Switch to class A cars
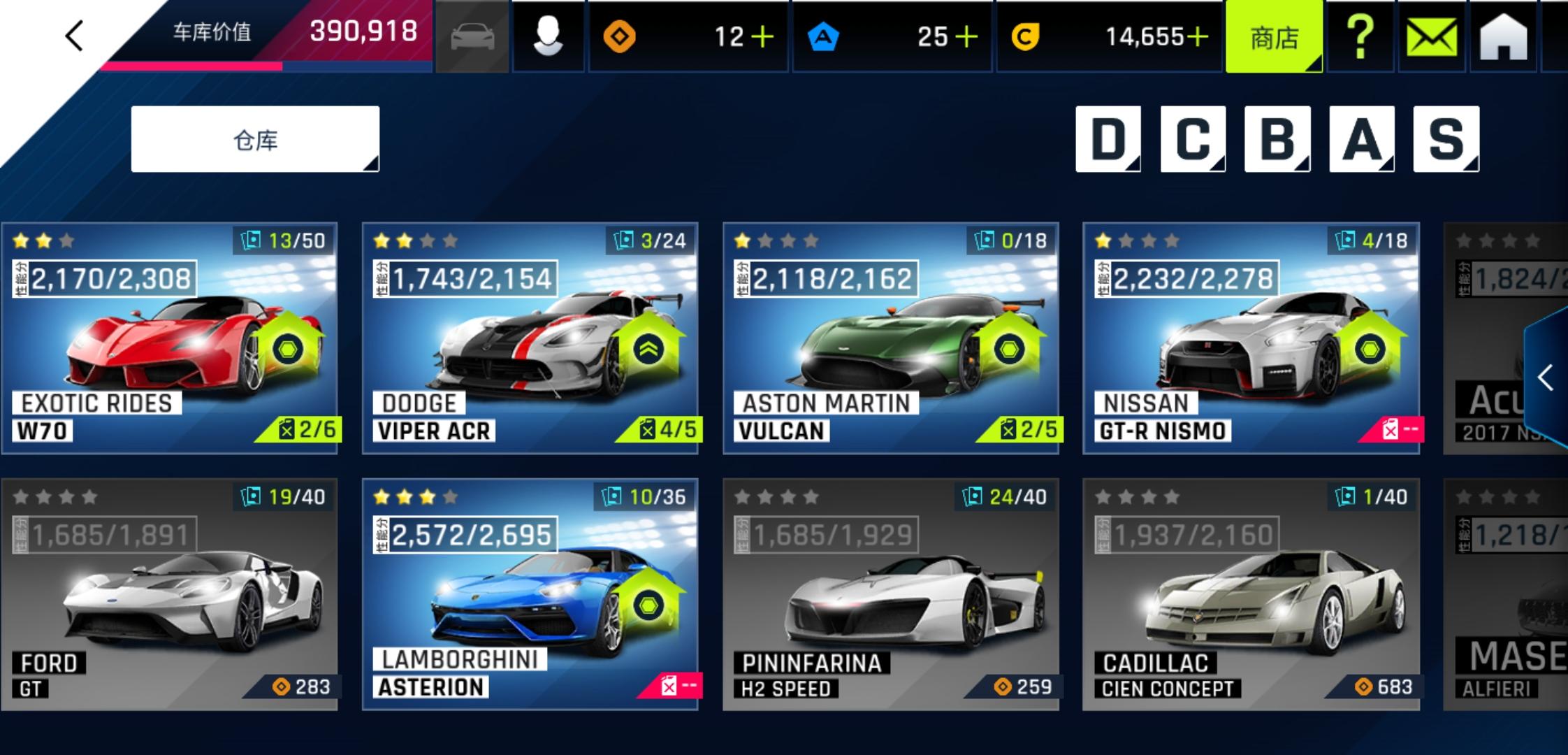The image size is (1568, 755). 1361,139
